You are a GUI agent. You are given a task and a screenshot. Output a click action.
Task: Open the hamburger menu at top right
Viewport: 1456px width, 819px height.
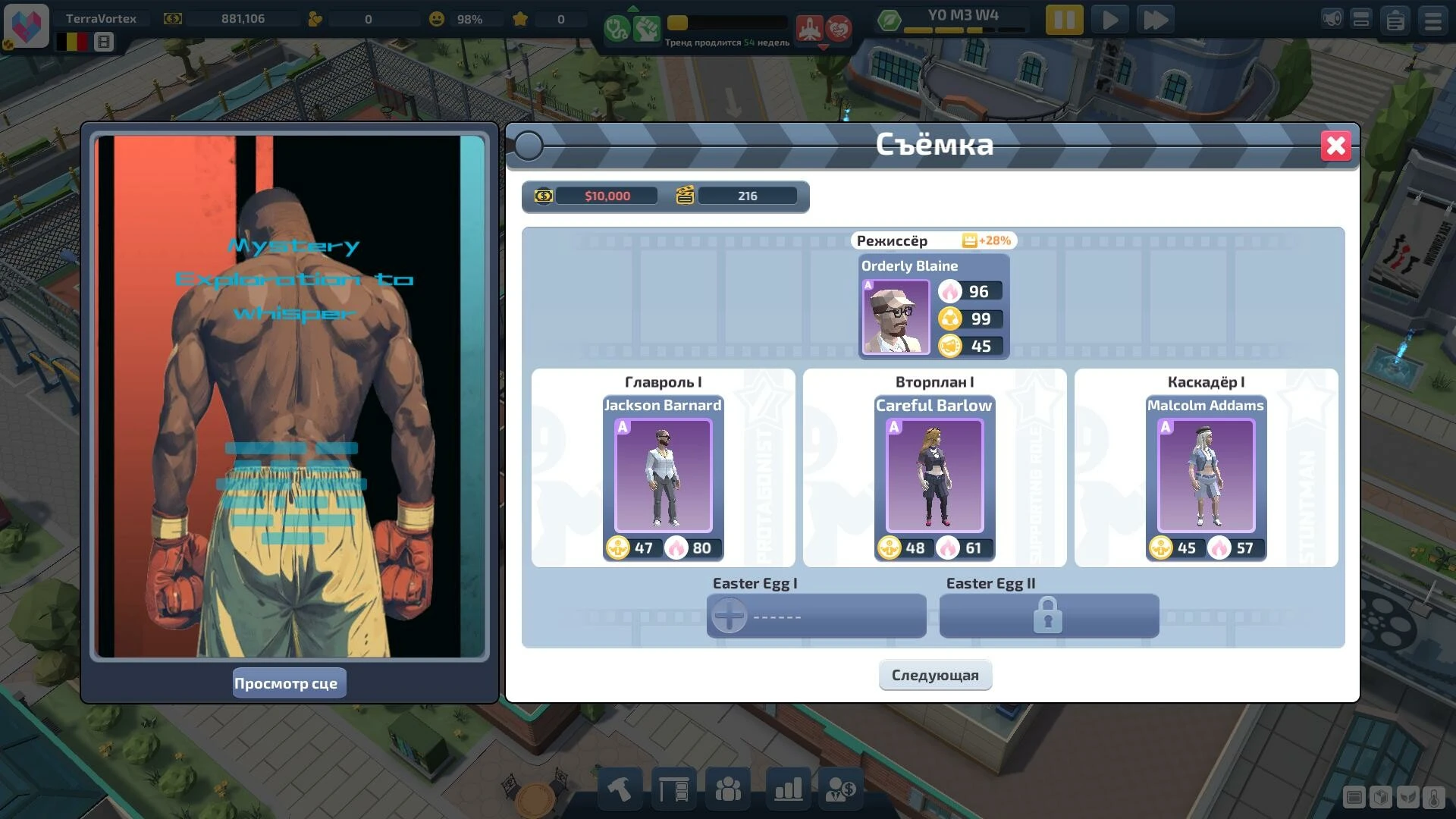pyautogui.click(x=1432, y=20)
